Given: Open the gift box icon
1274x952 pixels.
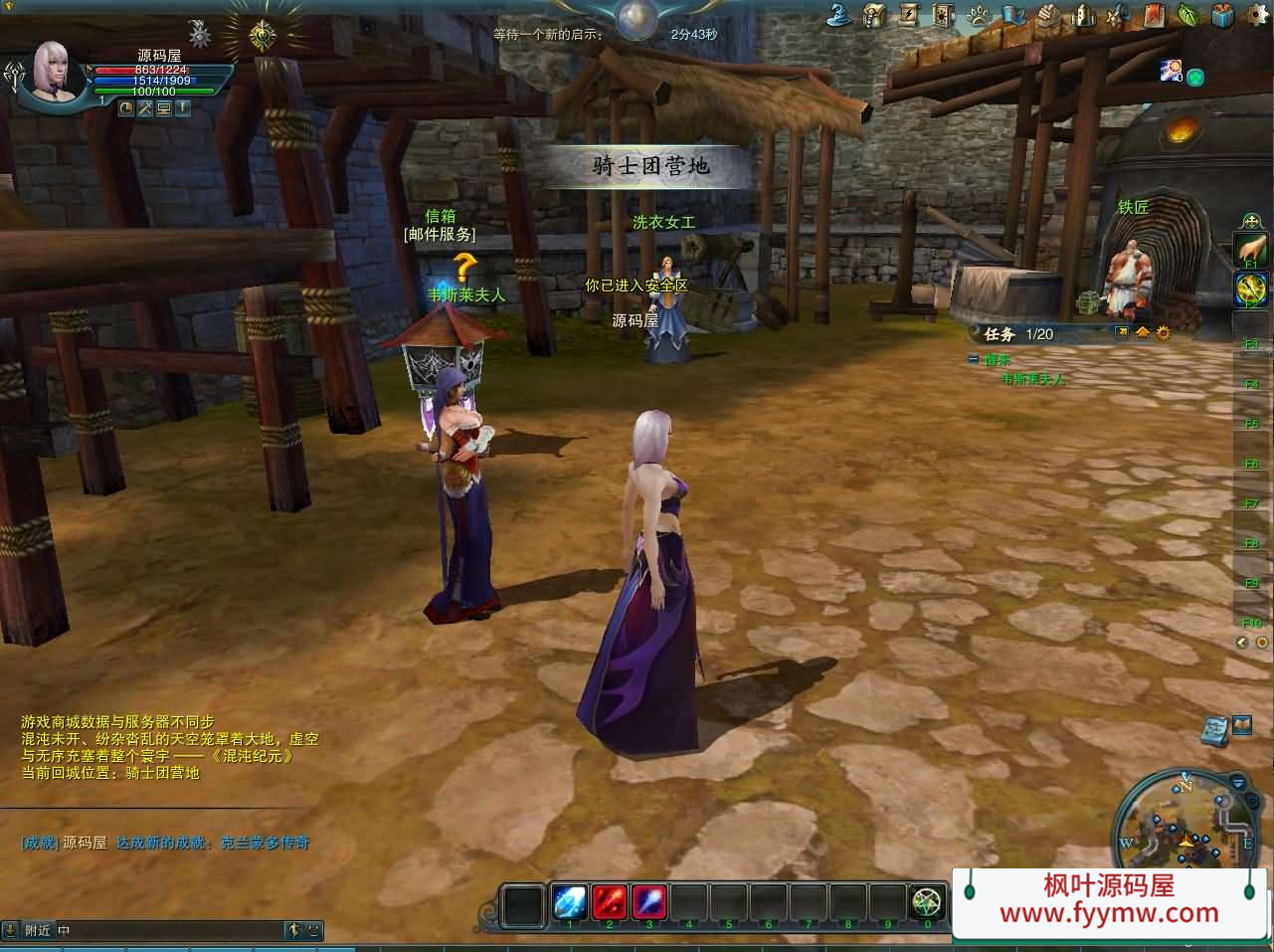Looking at the screenshot, I should (1222, 15).
